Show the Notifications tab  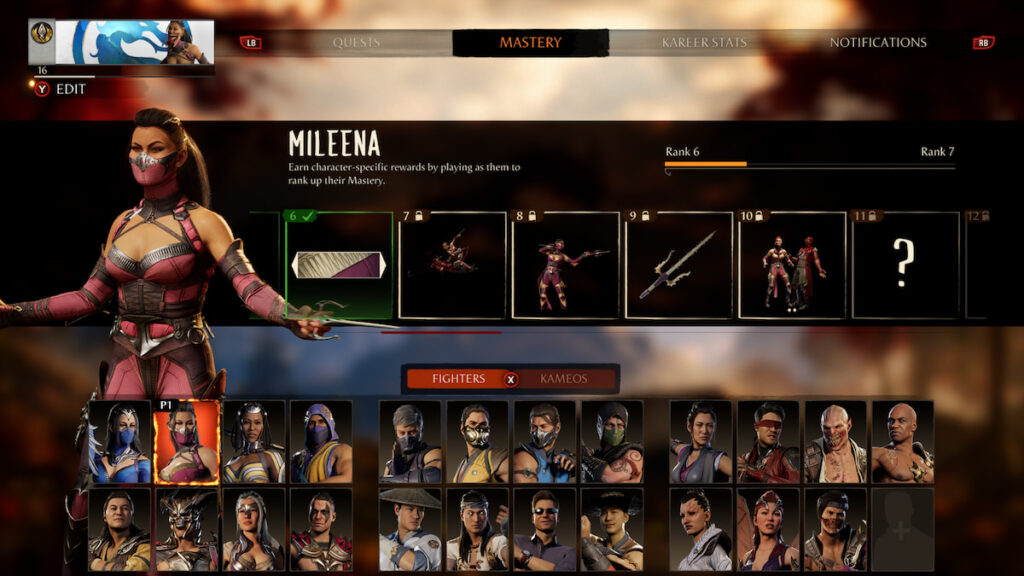877,43
